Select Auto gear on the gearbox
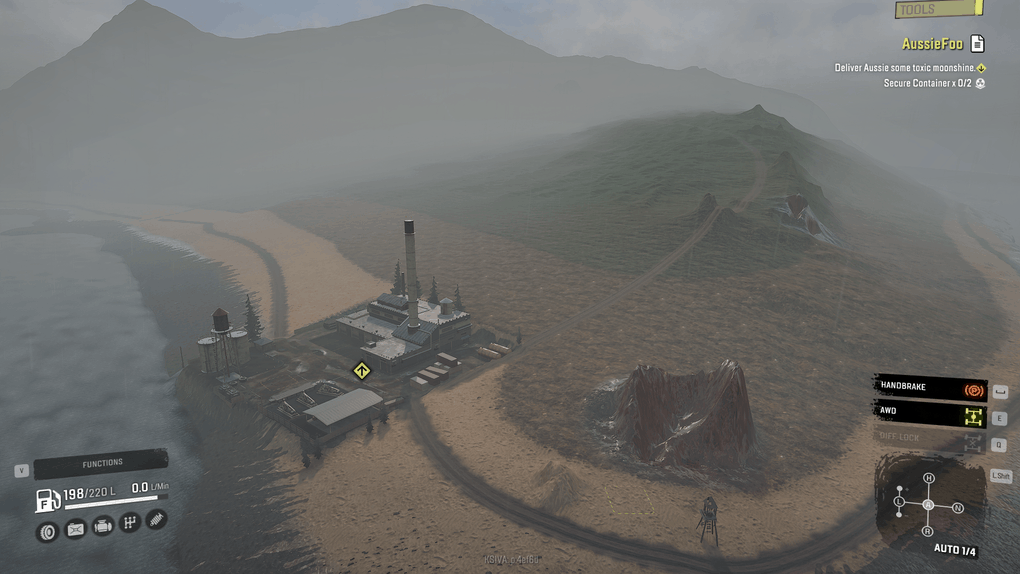 click(x=928, y=505)
